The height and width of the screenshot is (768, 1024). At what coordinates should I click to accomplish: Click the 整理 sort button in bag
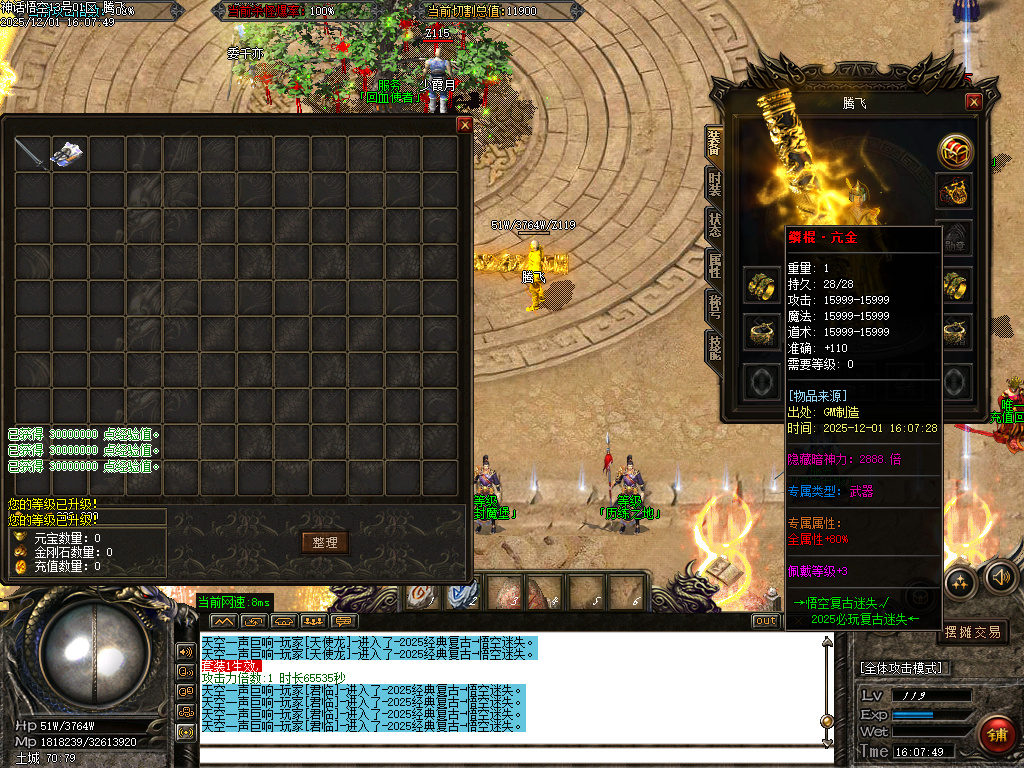pyautogui.click(x=325, y=542)
